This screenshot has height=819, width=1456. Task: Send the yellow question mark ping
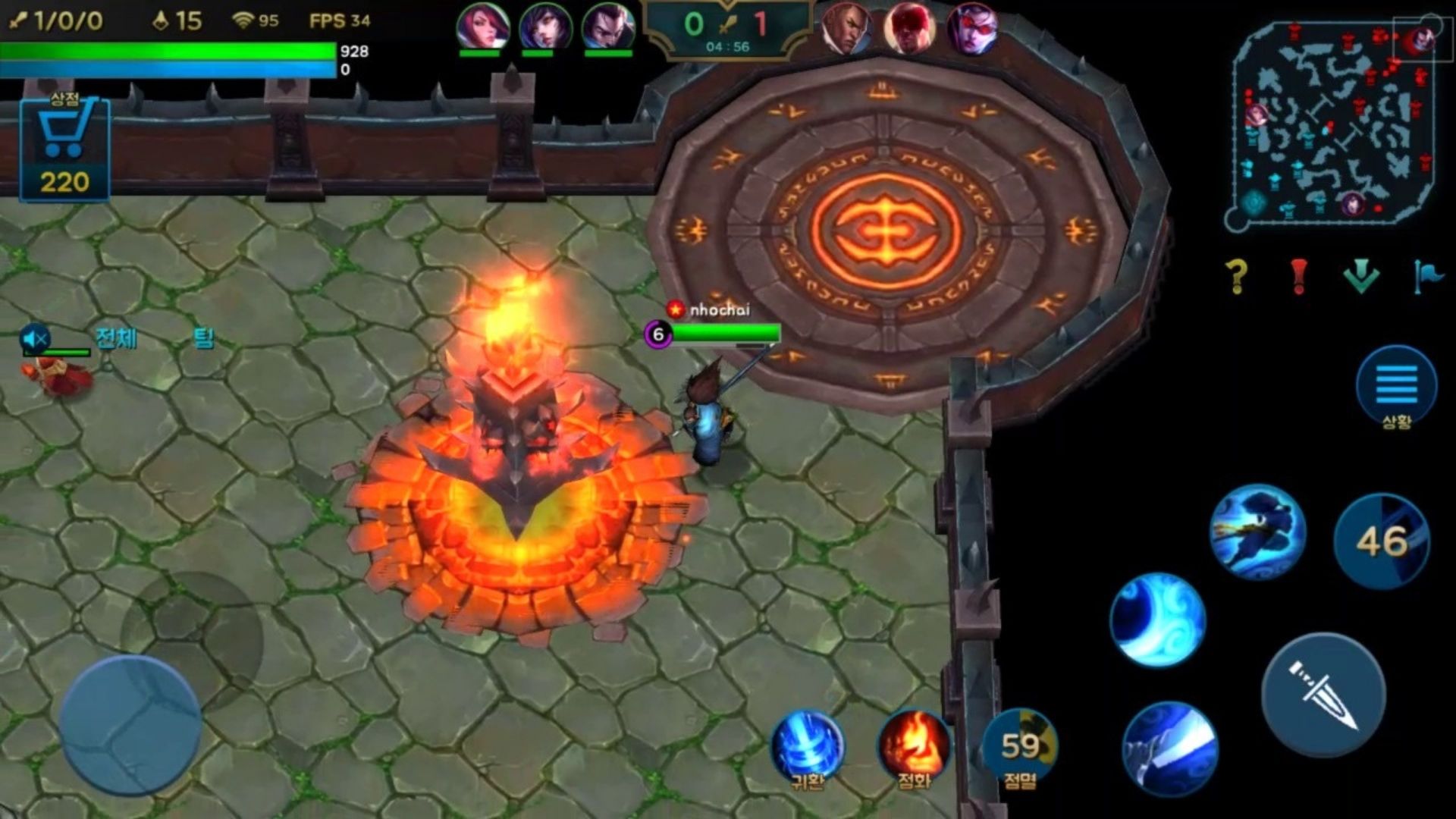(x=1236, y=276)
